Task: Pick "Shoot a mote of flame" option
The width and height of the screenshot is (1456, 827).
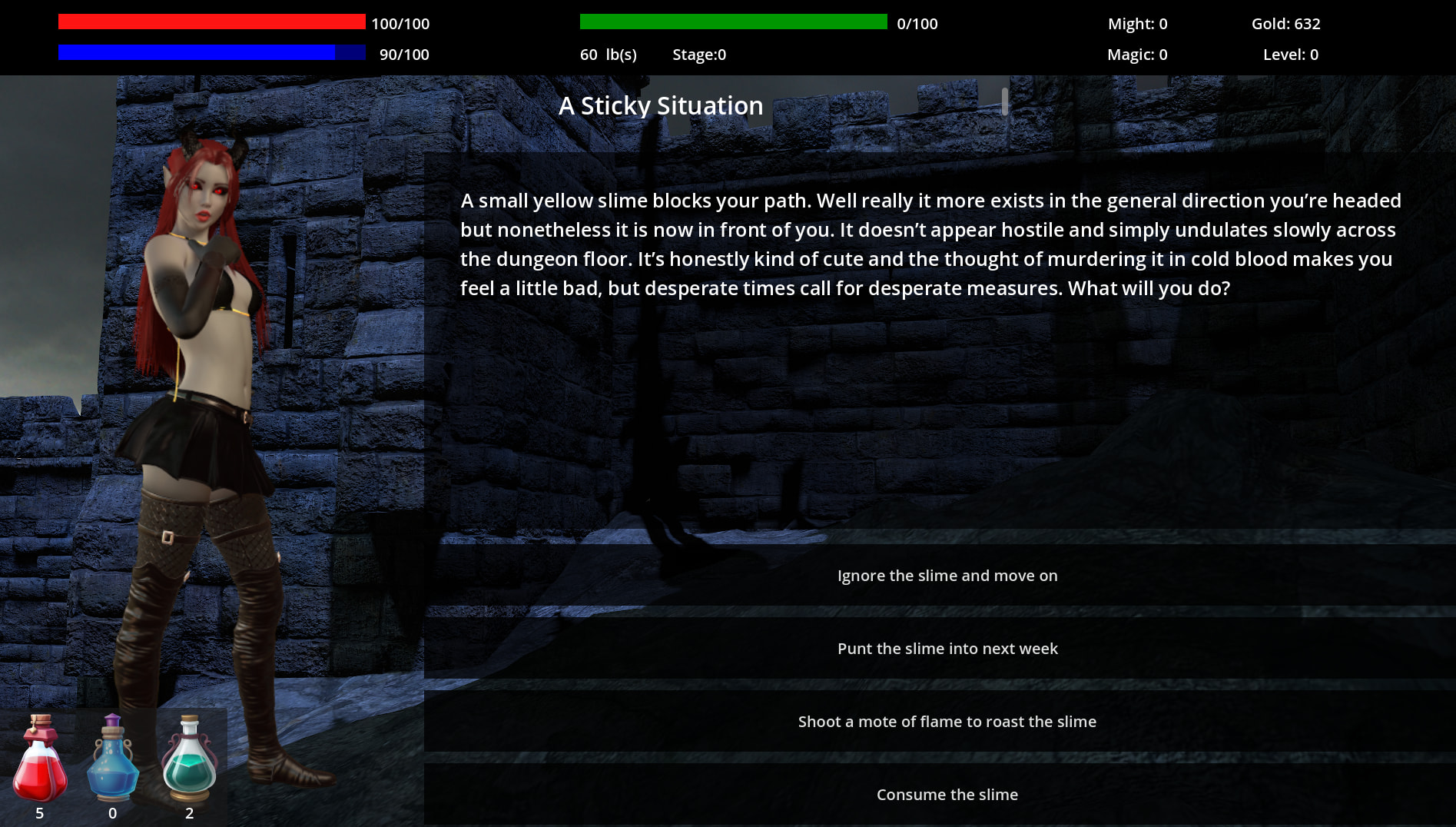Action: coord(947,722)
